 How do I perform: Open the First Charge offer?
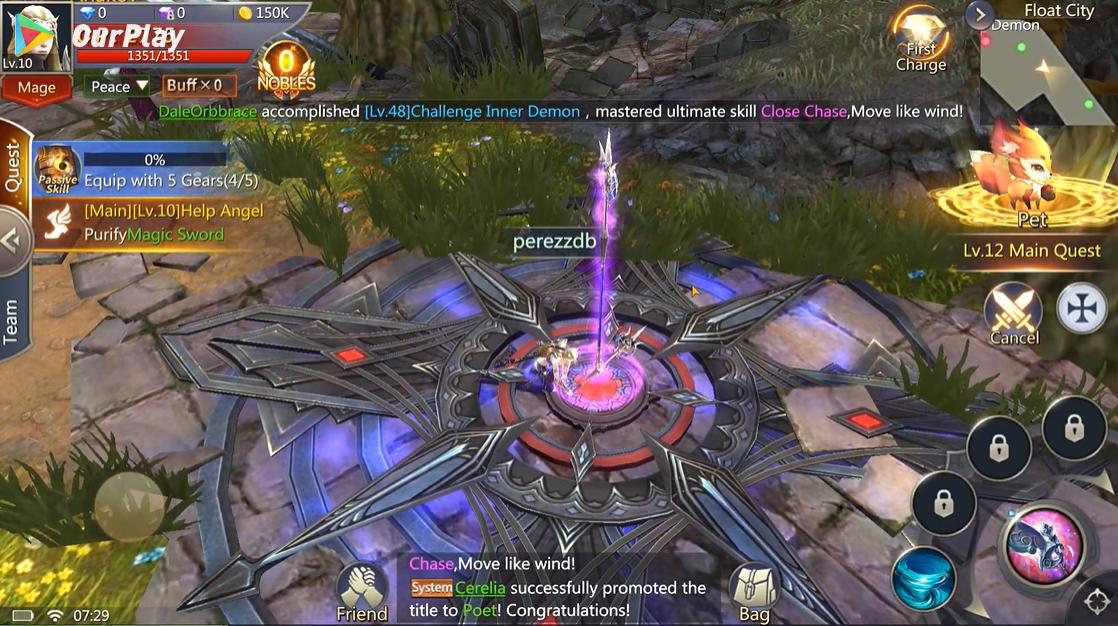coord(921,41)
